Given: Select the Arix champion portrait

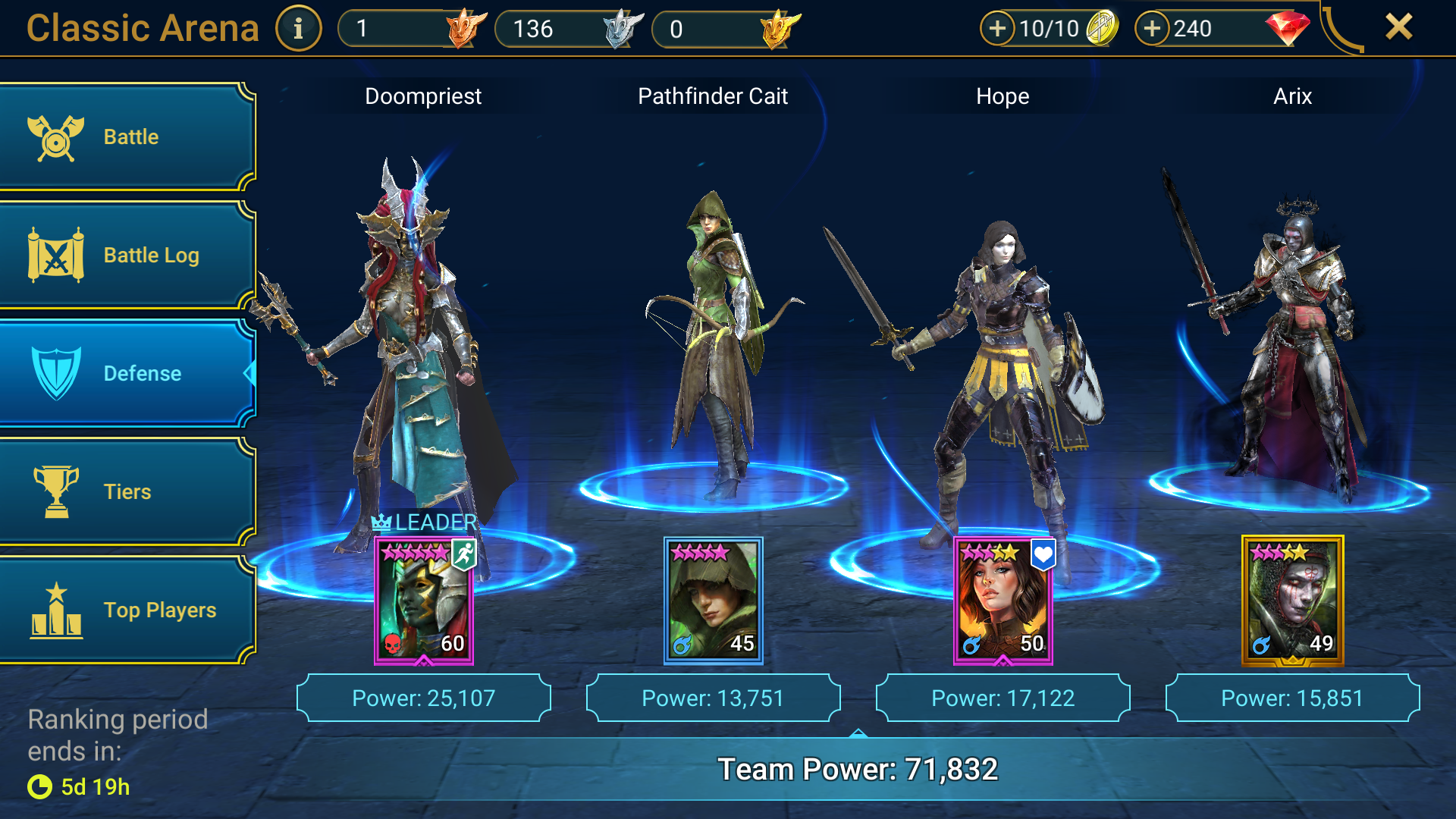Looking at the screenshot, I should (x=1292, y=601).
